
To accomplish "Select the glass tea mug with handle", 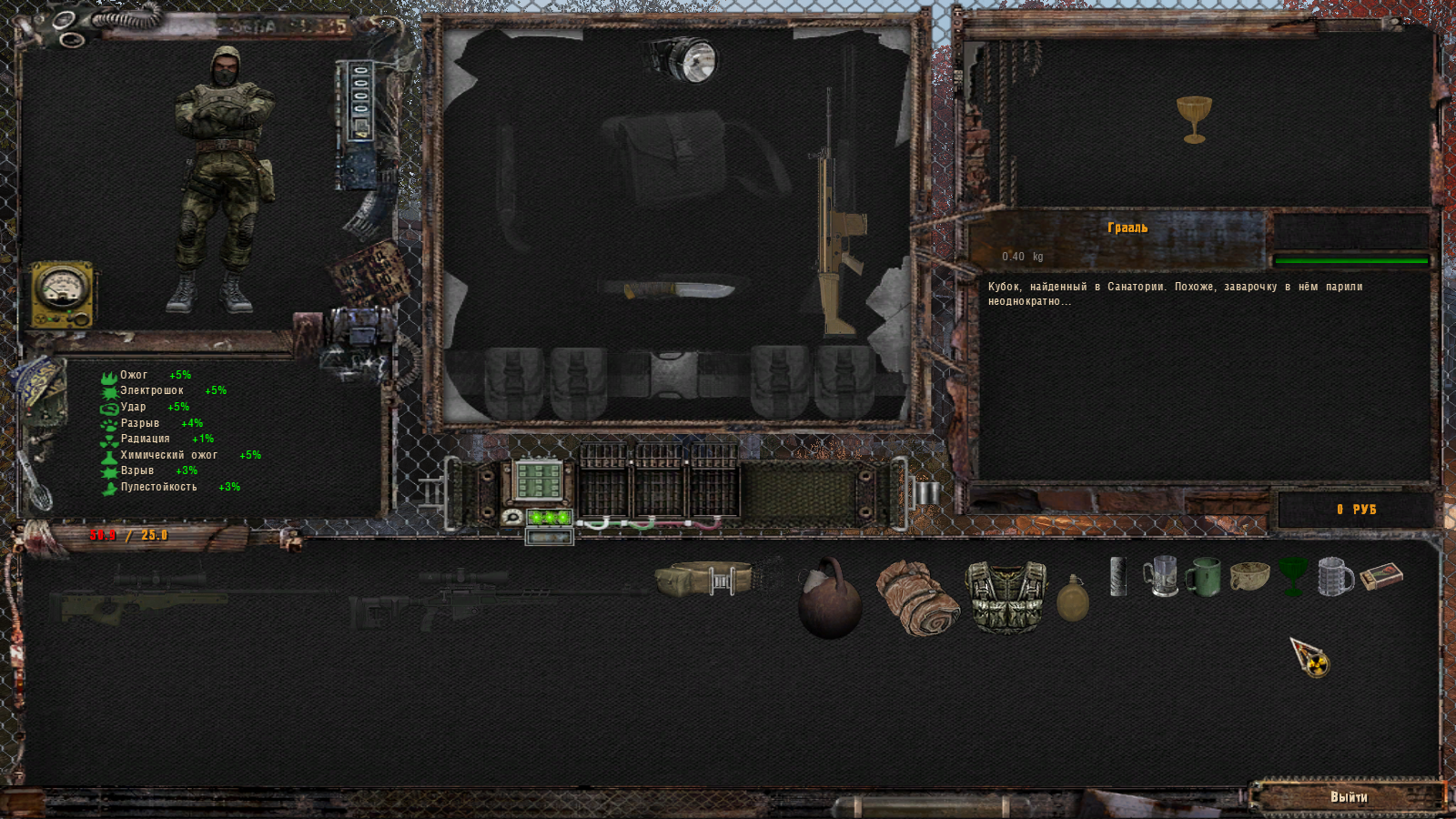I will (x=1161, y=577).
